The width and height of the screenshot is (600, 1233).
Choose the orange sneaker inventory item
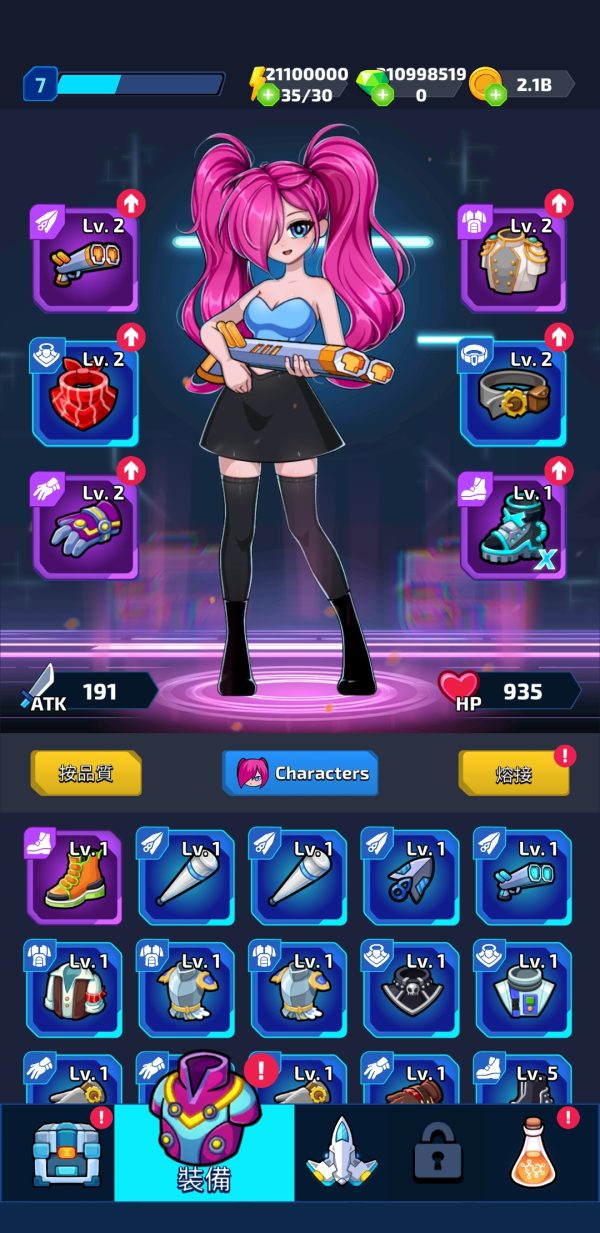pyautogui.click(x=73, y=877)
